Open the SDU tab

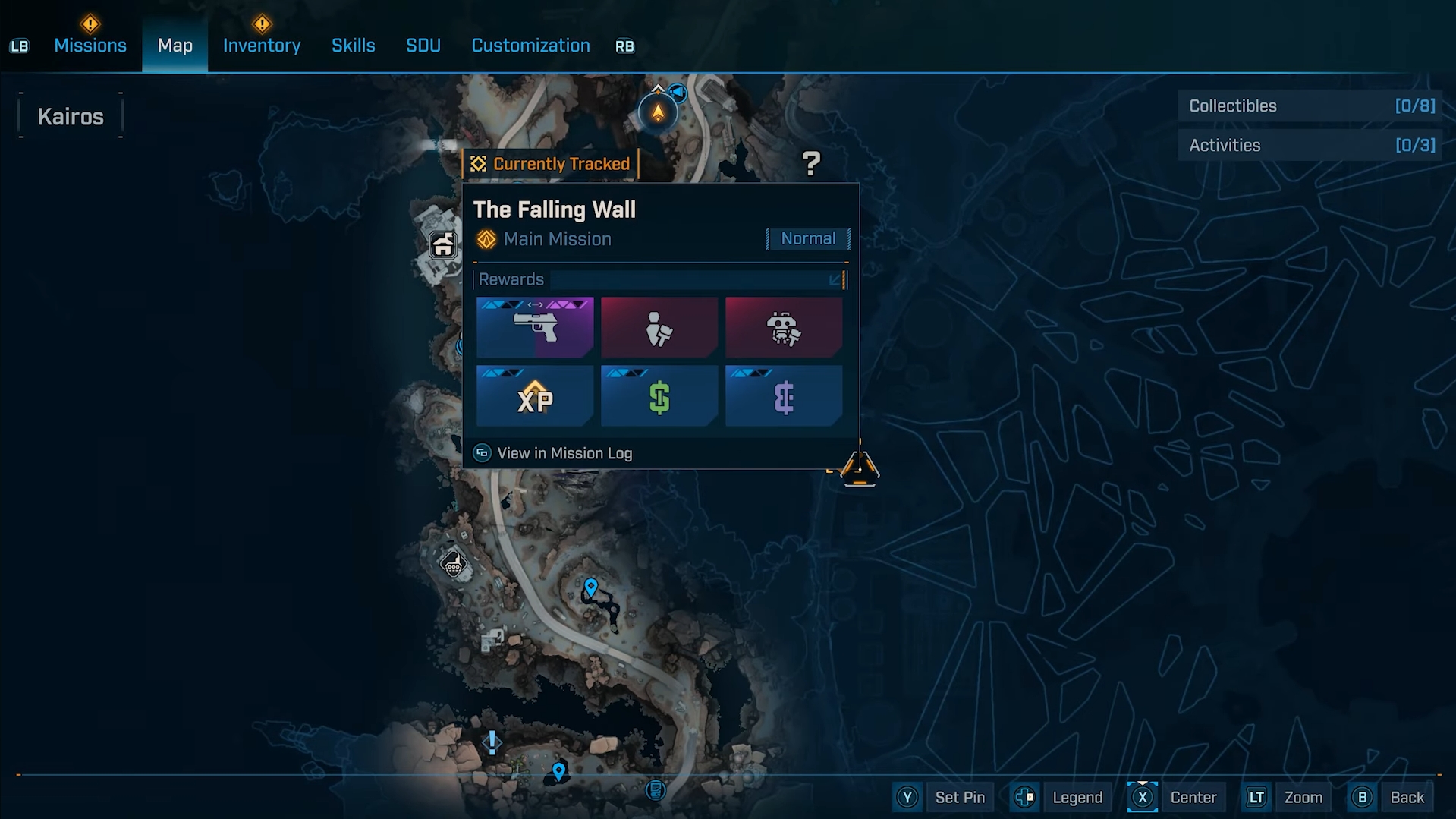423,46
